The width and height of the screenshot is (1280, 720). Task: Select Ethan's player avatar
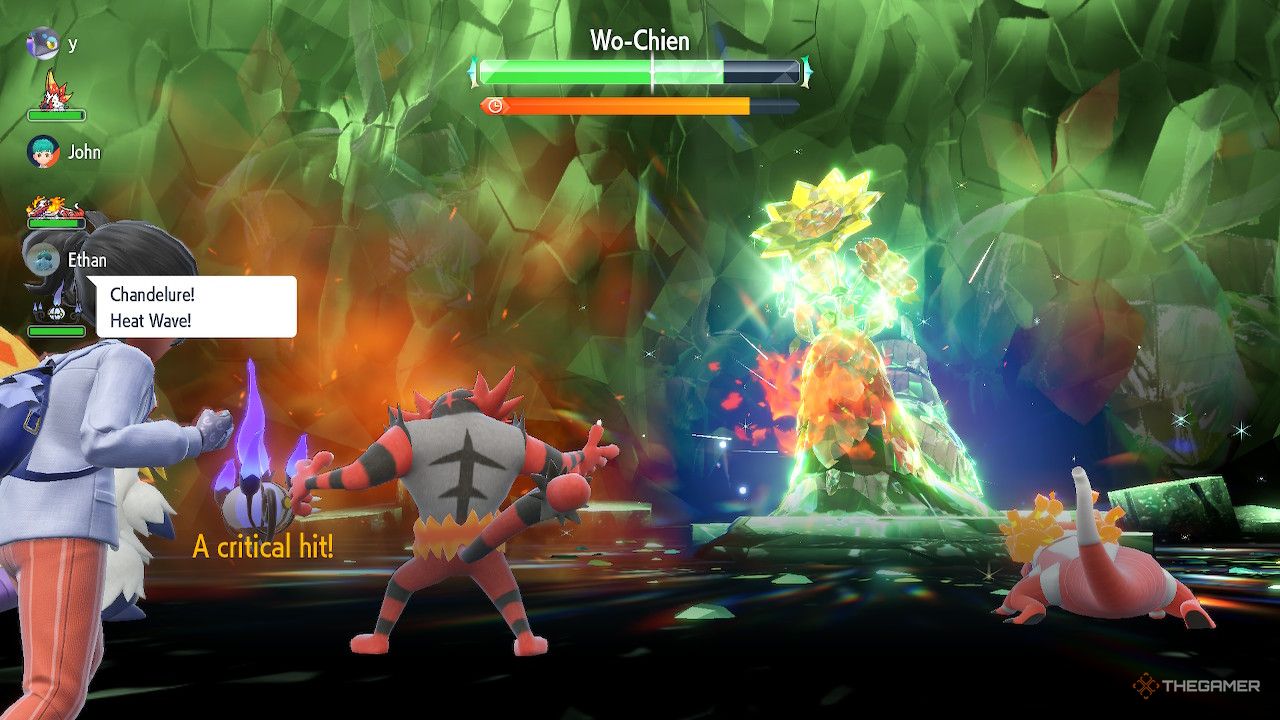tap(43, 260)
